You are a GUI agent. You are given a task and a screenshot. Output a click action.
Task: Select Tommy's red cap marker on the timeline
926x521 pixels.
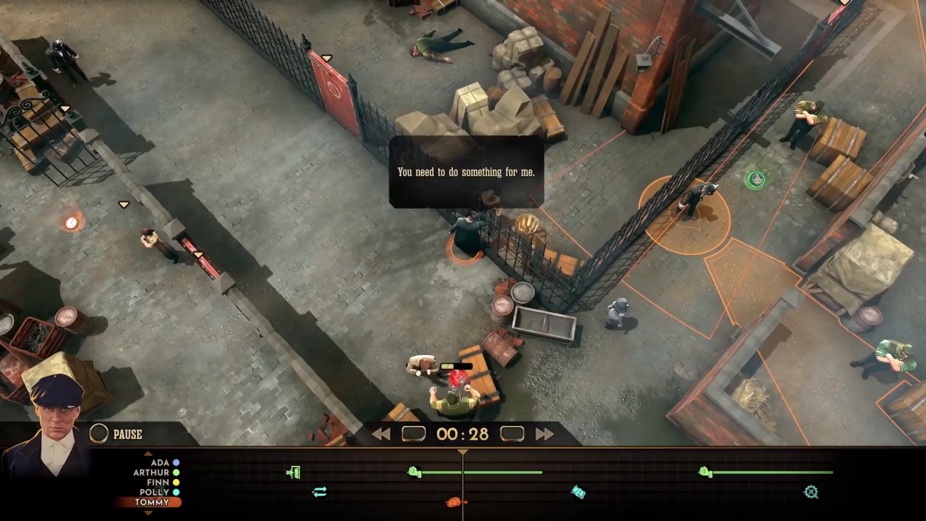[454, 502]
